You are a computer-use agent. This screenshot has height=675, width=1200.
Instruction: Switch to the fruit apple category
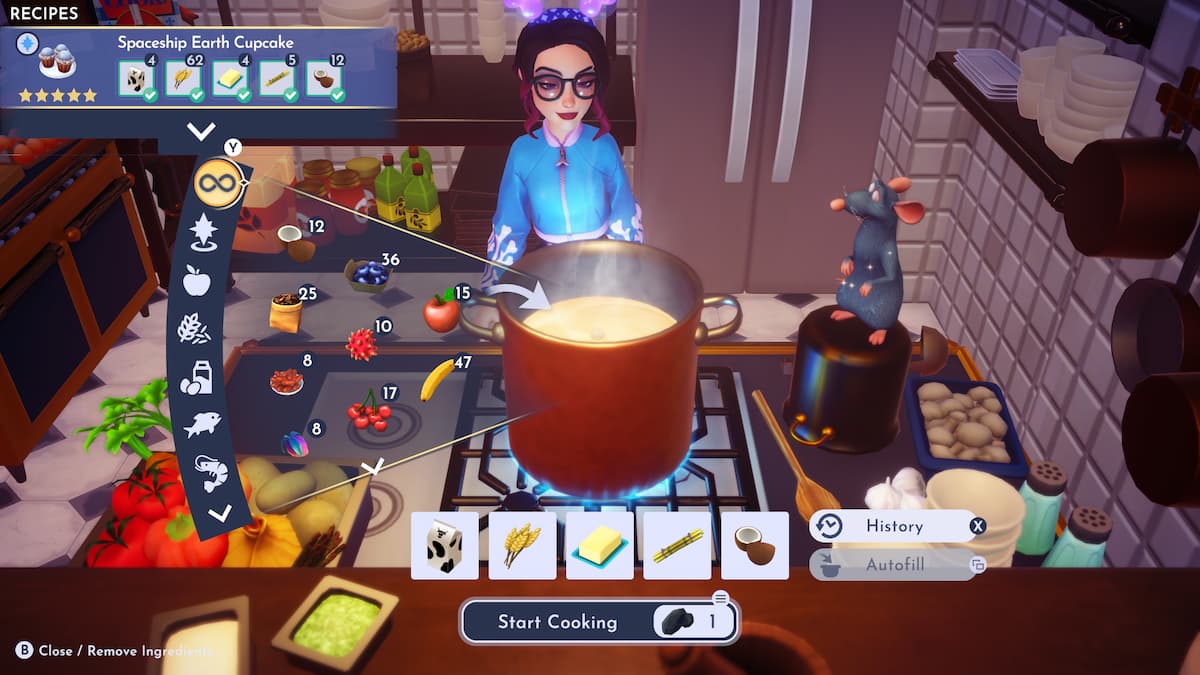[x=197, y=281]
